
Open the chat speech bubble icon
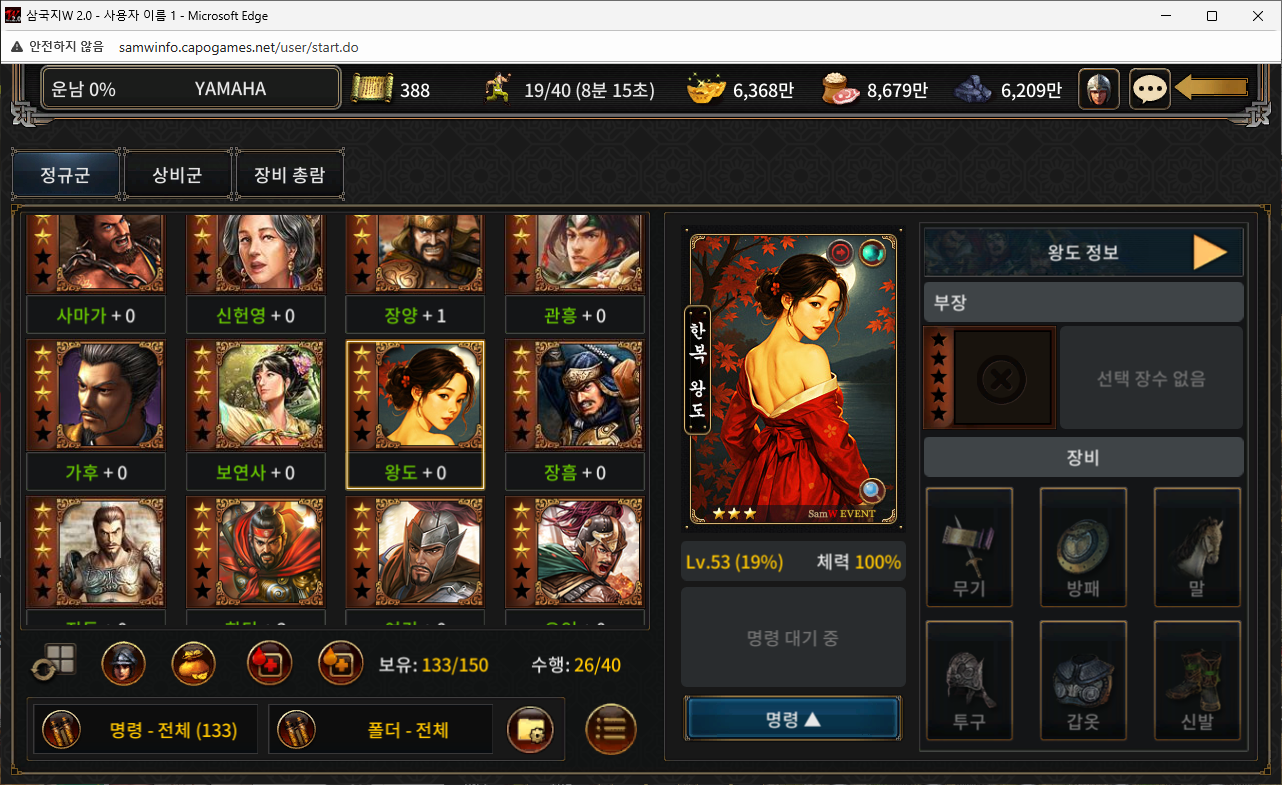pyautogui.click(x=1150, y=89)
